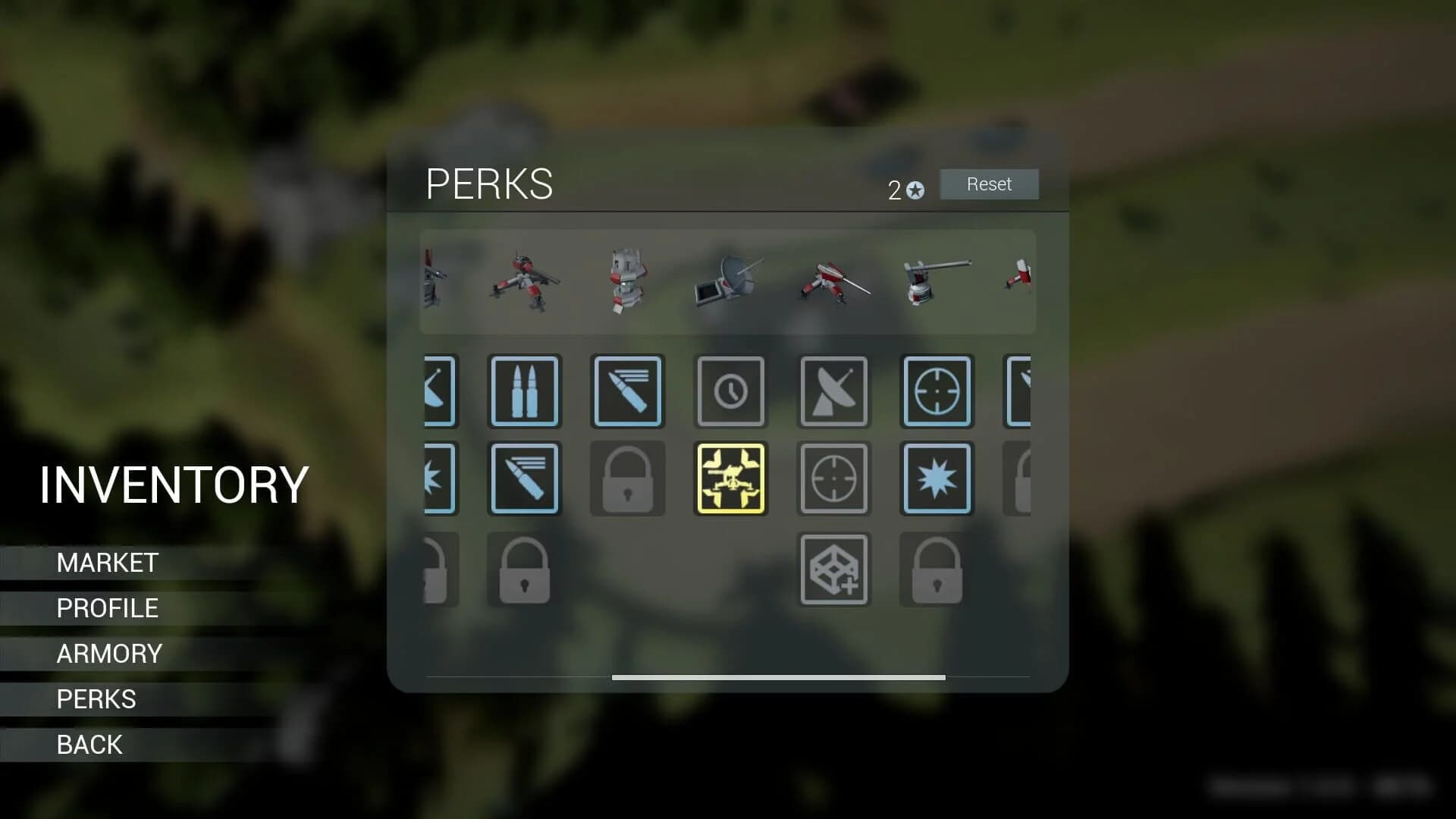1456x819 pixels.
Task: Select the faint crosshair perk in middle row
Action: point(833,479)
